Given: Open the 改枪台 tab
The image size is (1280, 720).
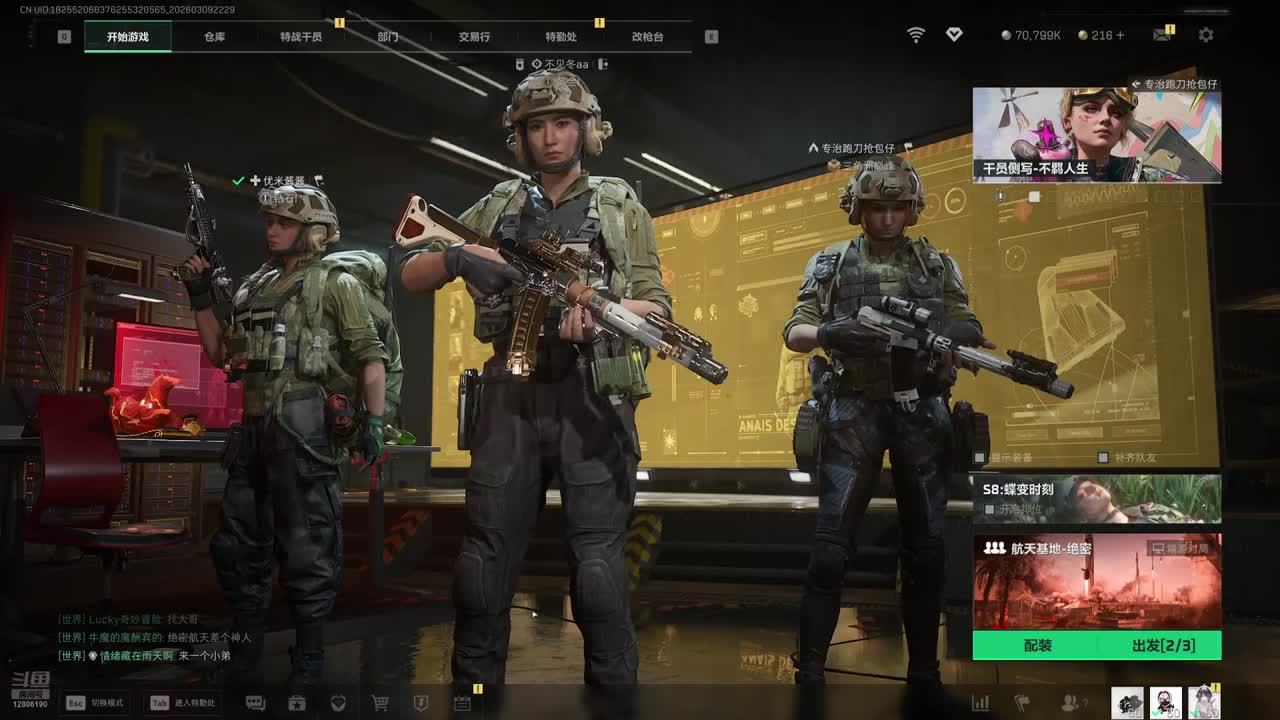Looking at the screenshot, I should [647, 37].
